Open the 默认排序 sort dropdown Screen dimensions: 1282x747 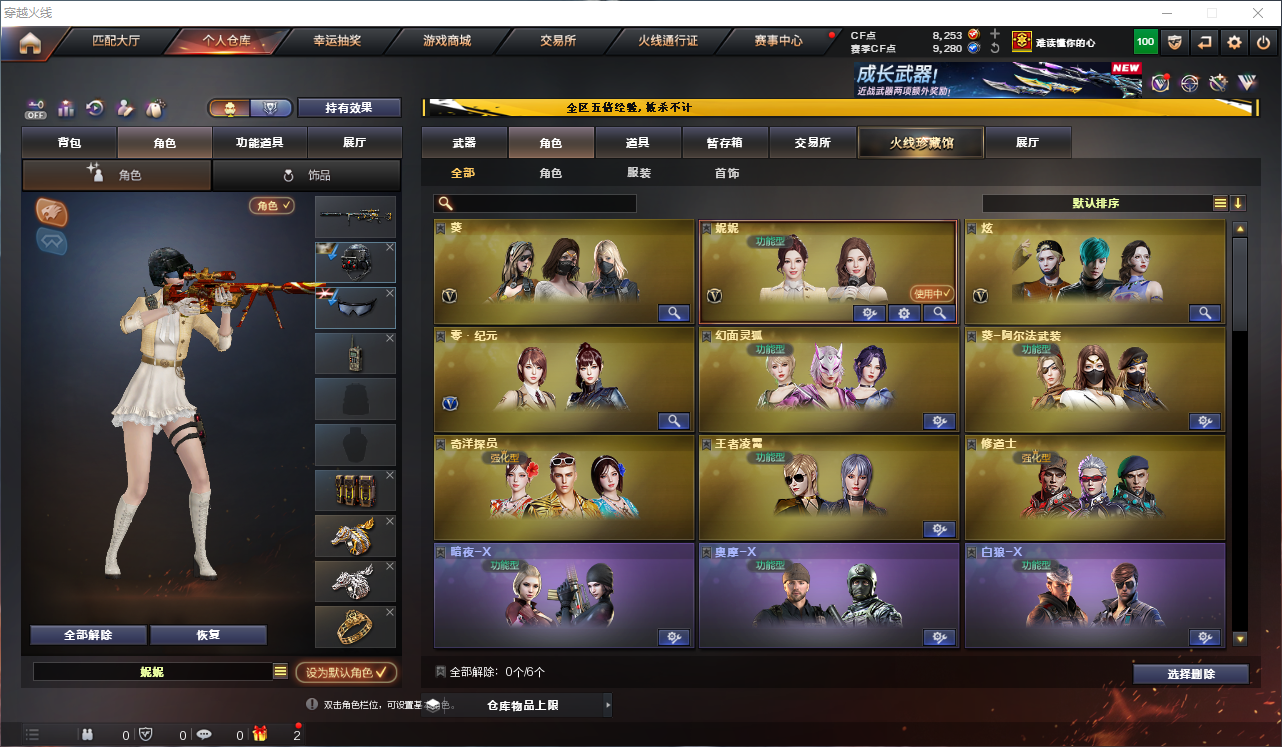1100,203
